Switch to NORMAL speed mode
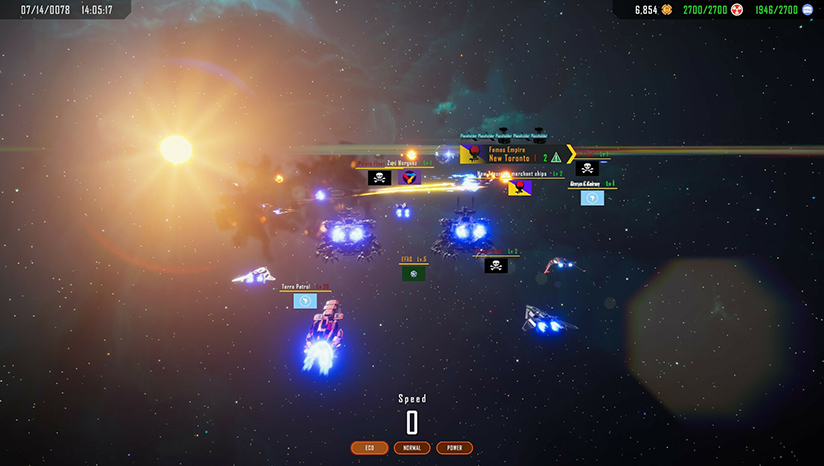This screenshot has width=824, height=466. pyautogui.click(x=412, y=448)
